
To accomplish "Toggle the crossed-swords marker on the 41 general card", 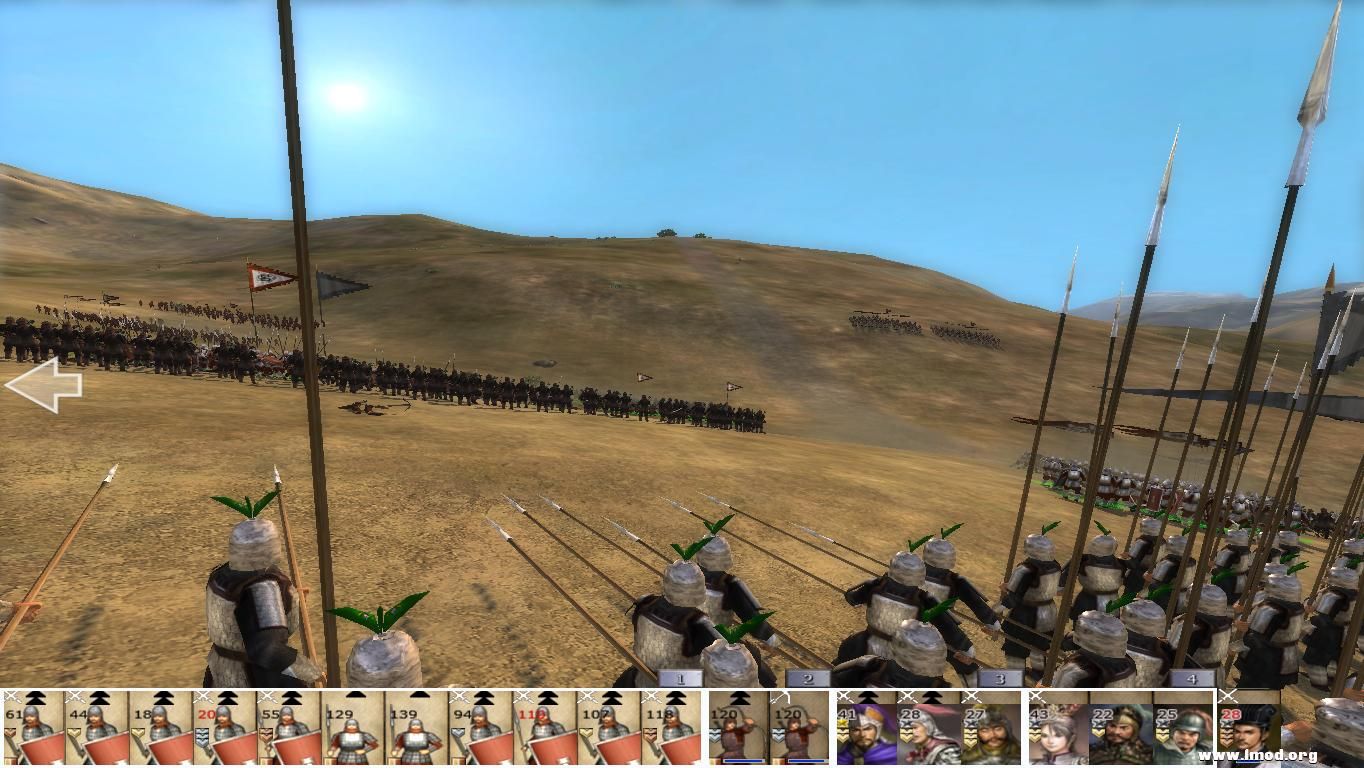I will tap(845, 695).
